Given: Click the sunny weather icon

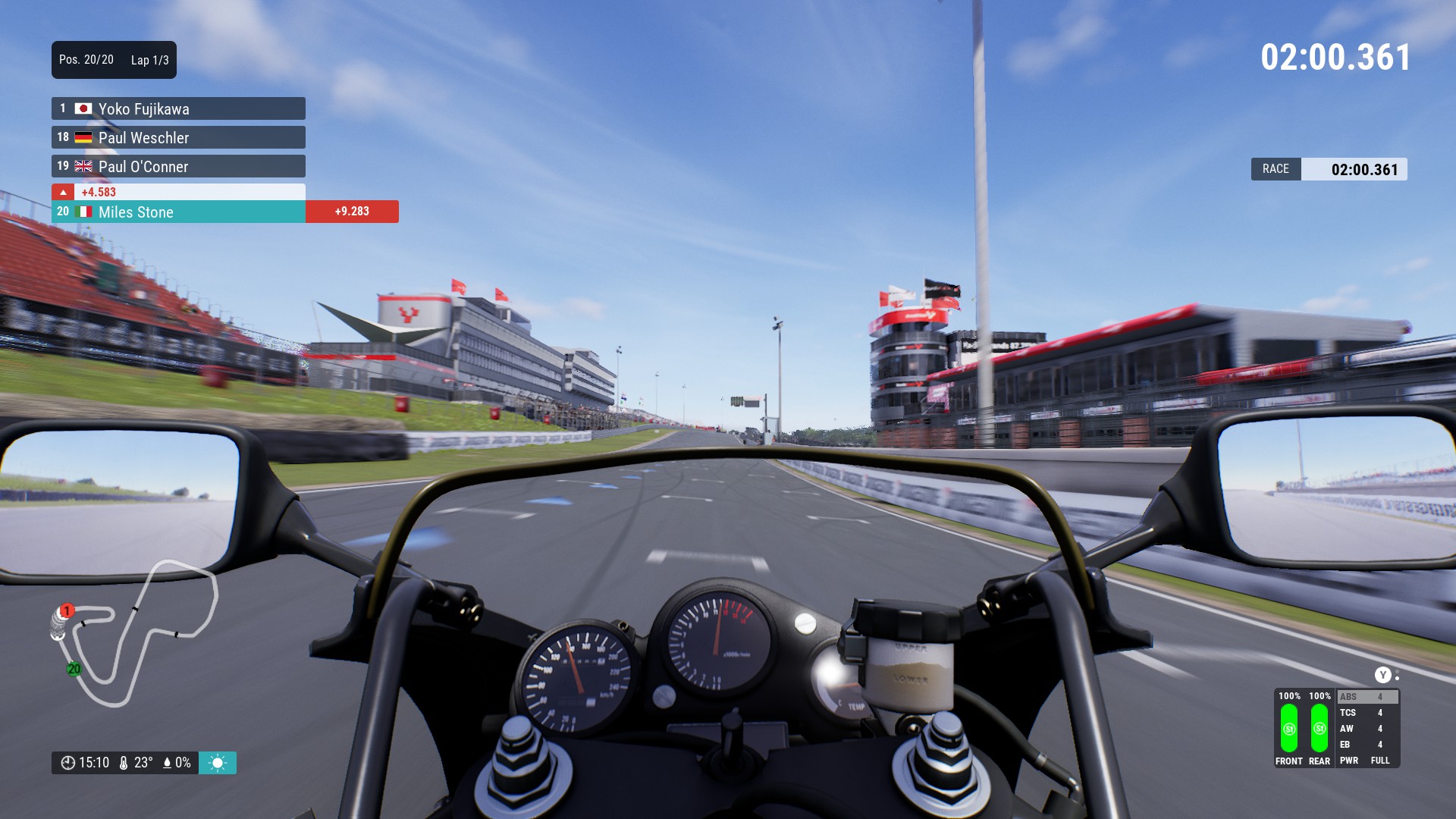Looking at the screenshot, I should coord(218,763).
